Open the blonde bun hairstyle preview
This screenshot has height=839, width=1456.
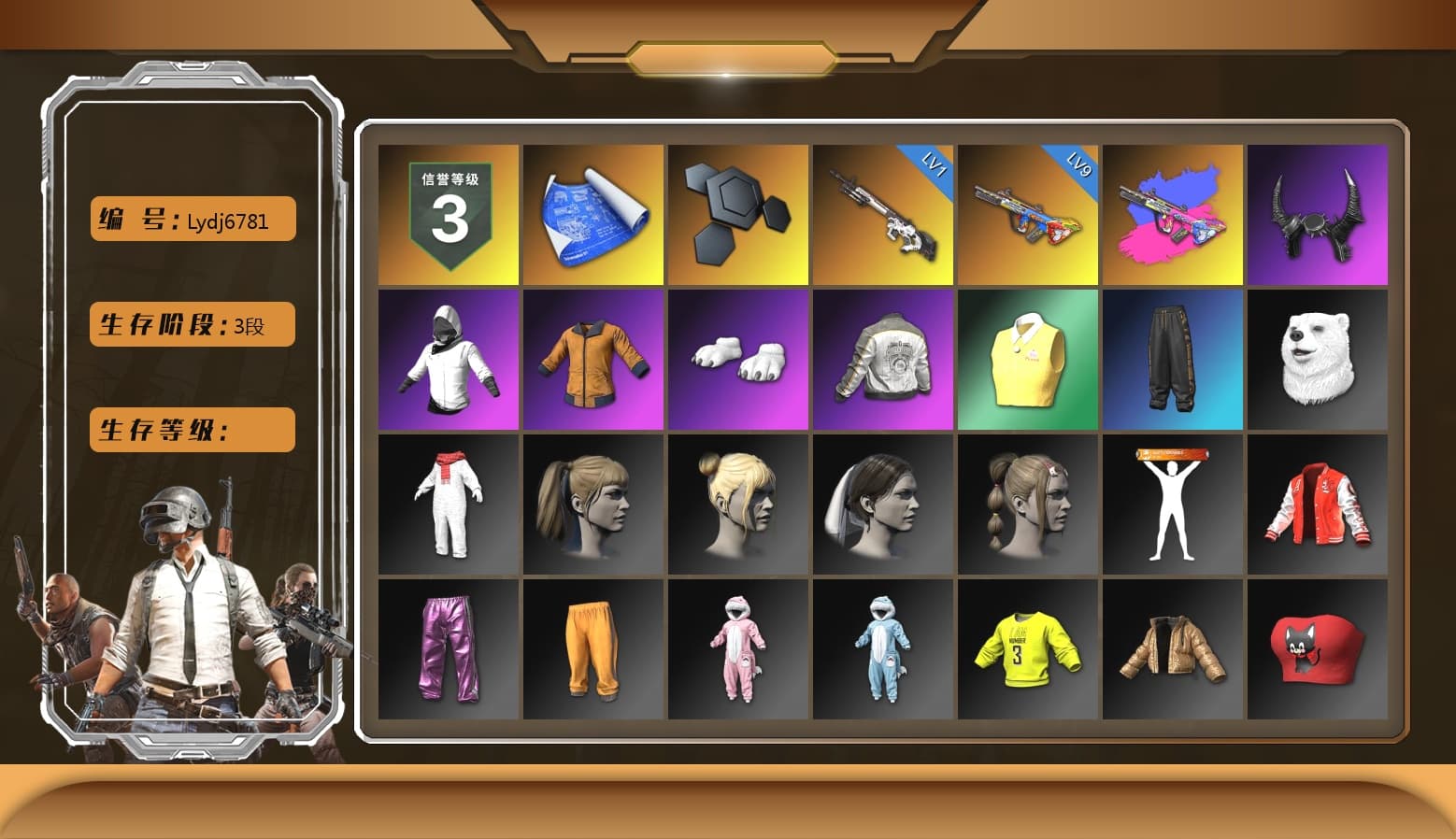736,504
